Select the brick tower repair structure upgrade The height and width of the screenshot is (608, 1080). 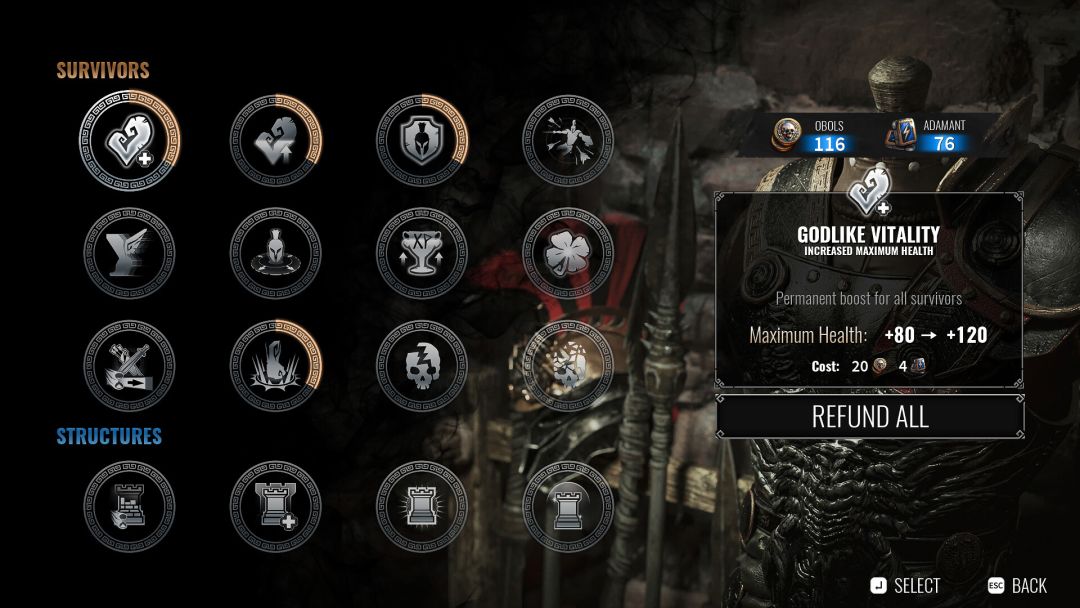pos(129,507)
